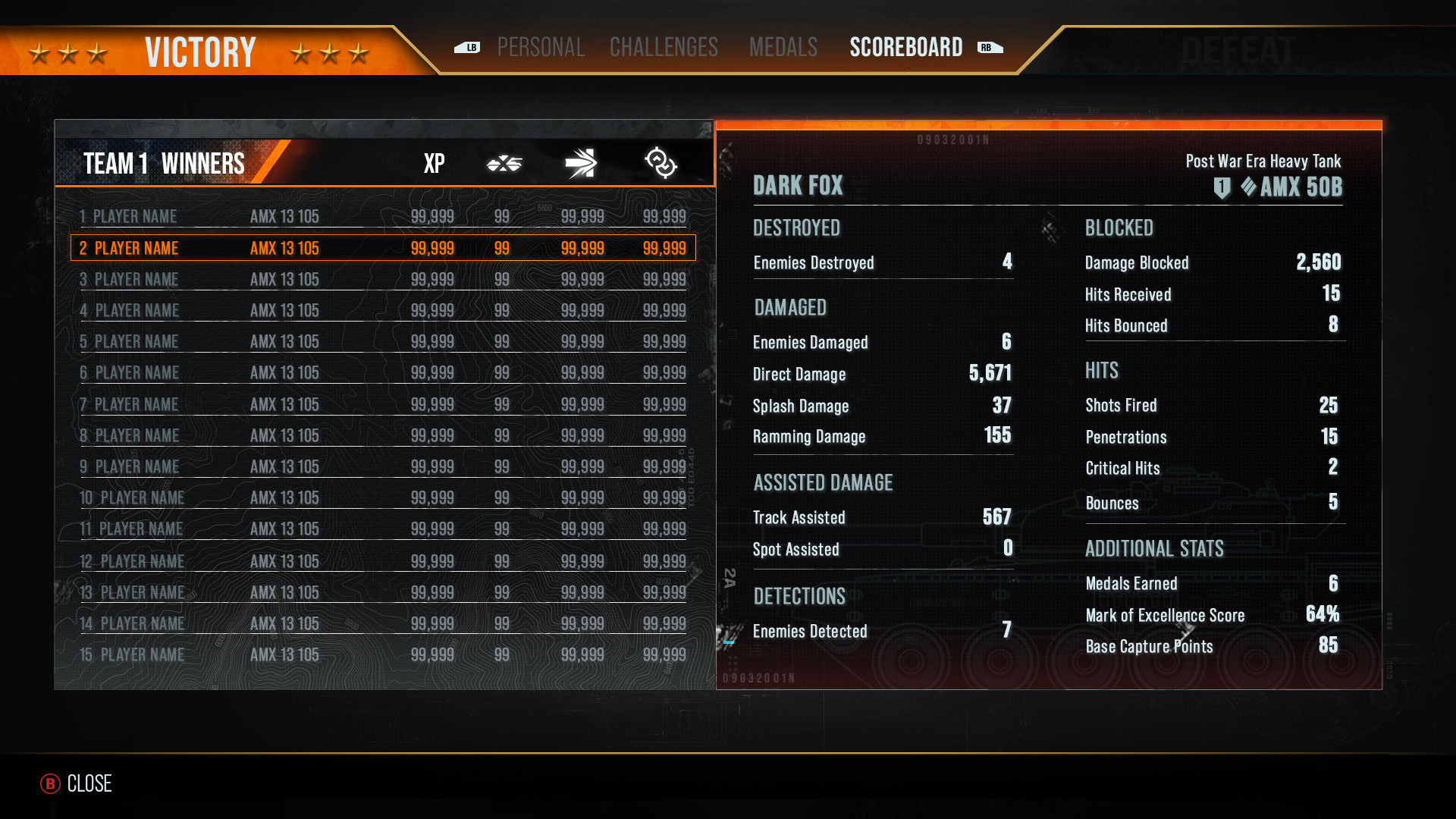Sort scoreboard by XP column
This screenshot has width=1456, height=819.
click(x=434, y=164)
